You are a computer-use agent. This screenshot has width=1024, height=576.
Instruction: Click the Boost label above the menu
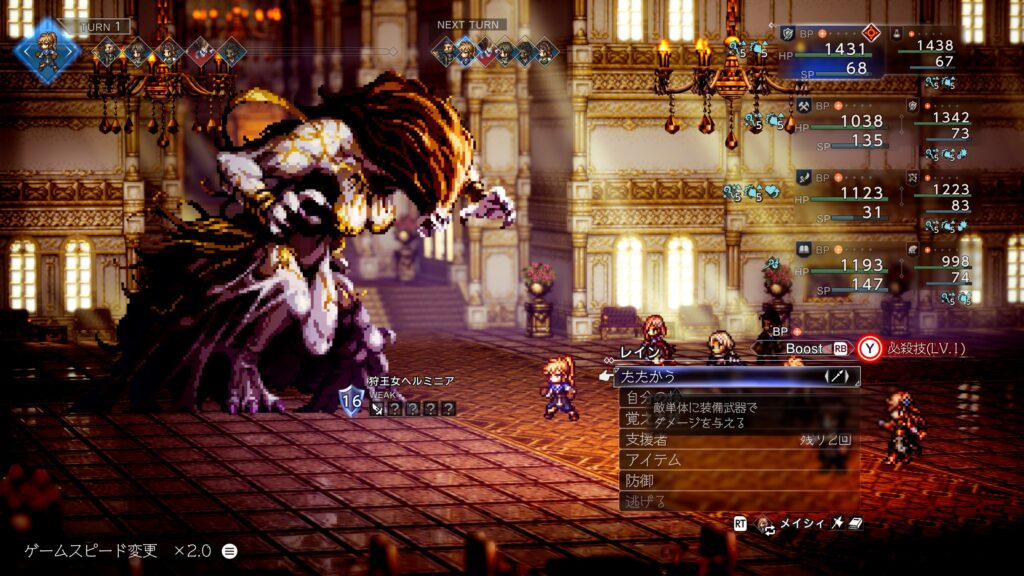pyautogui.click(x=803, y=348)
